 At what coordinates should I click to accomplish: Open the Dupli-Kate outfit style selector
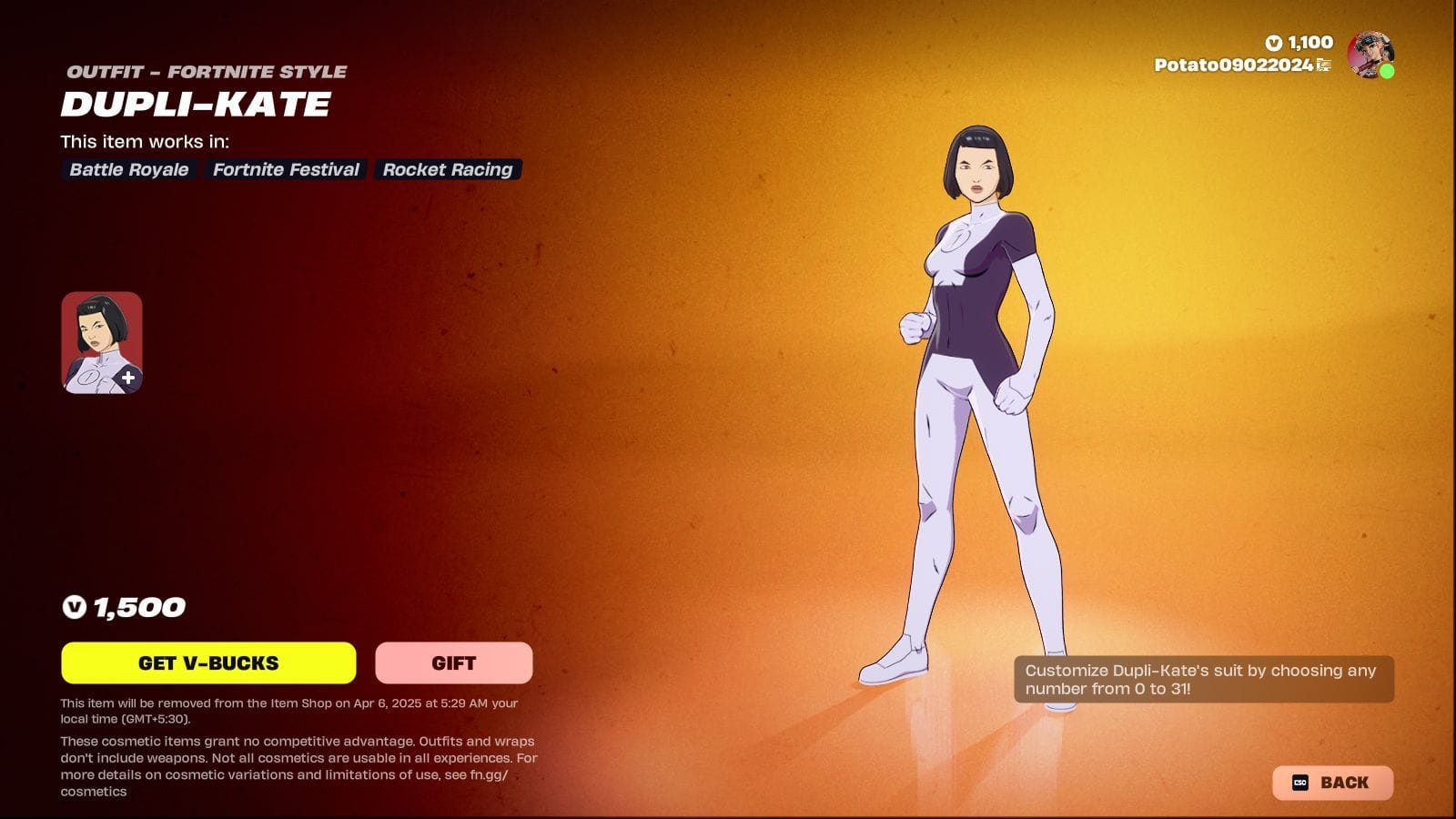click(x=102, y=341)
